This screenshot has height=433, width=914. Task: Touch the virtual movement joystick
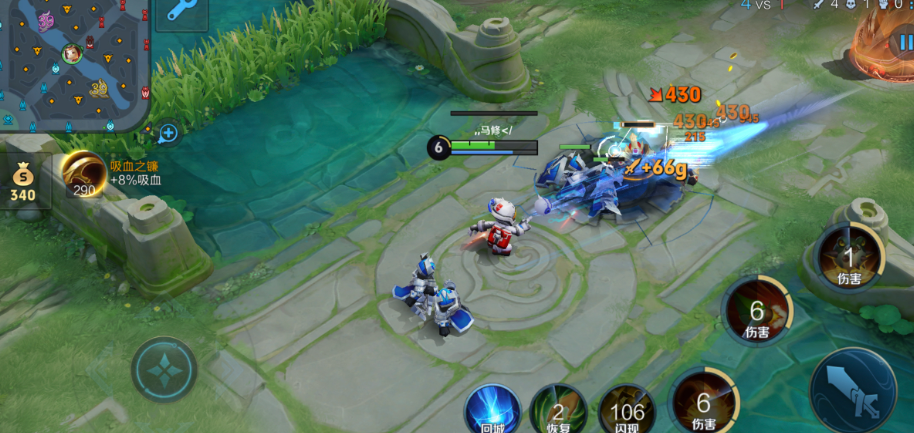tap(164, 371)
